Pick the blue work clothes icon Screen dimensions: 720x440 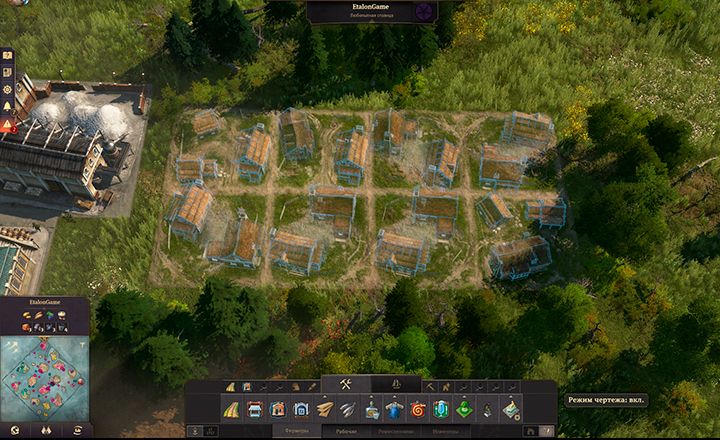[x=394, y=409]
